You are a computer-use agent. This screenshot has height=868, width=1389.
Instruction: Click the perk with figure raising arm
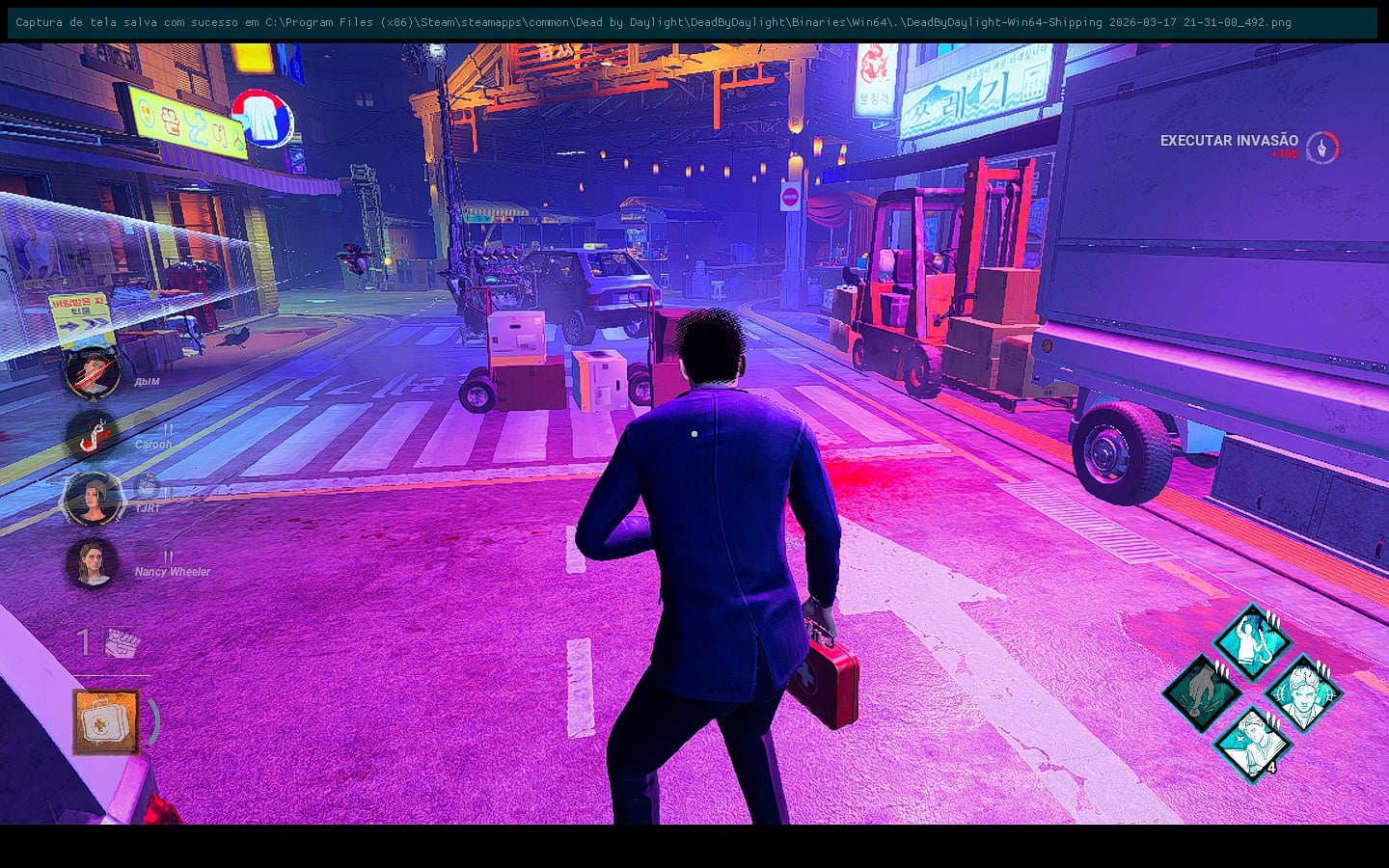pyautogui.click(x=1250, y=641)
